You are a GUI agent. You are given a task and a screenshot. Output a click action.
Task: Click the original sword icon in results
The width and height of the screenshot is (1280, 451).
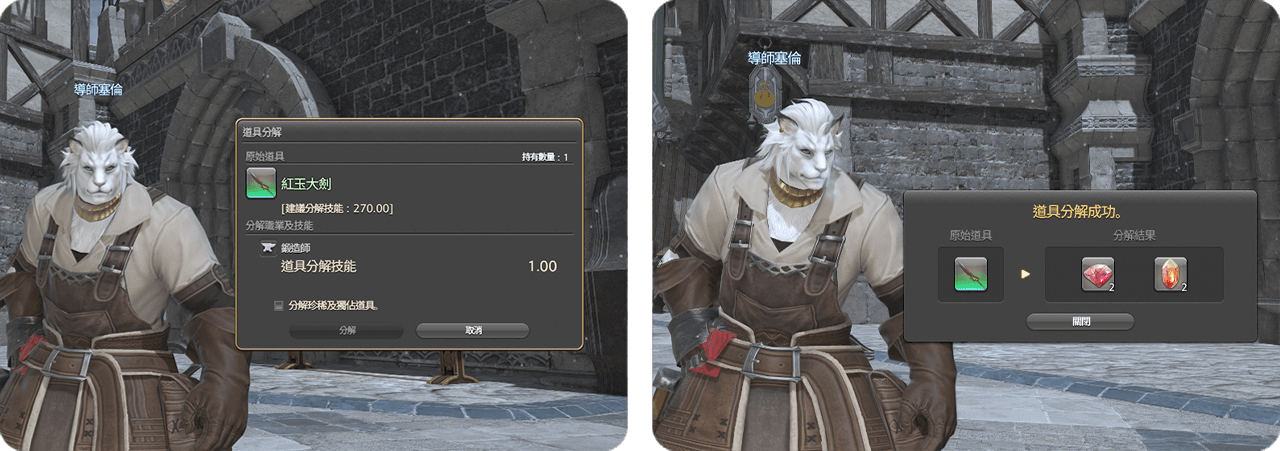pyautogui.click(x=971, y=274)
